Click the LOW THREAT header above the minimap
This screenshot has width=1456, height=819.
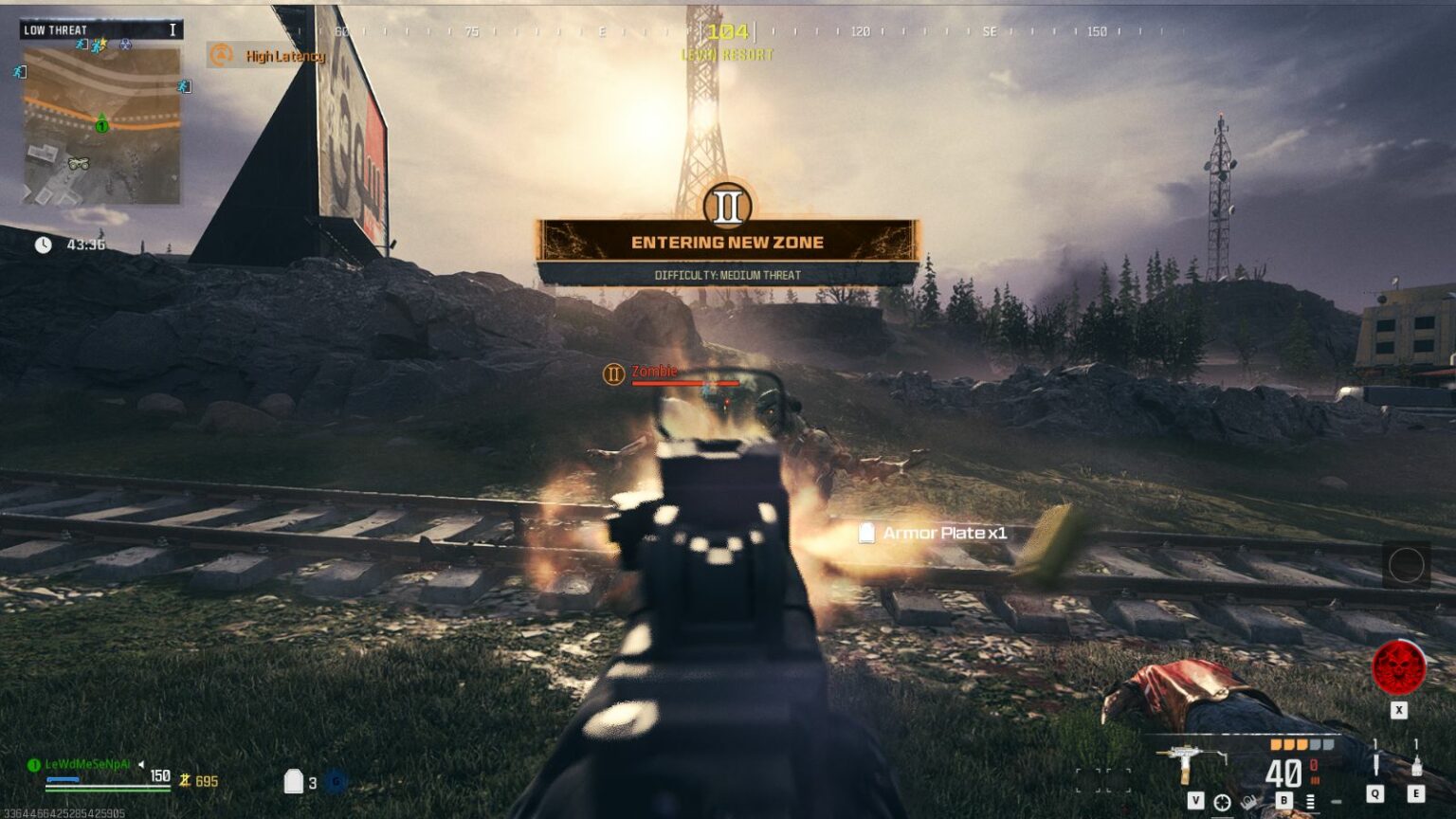[x=55, y=29]
